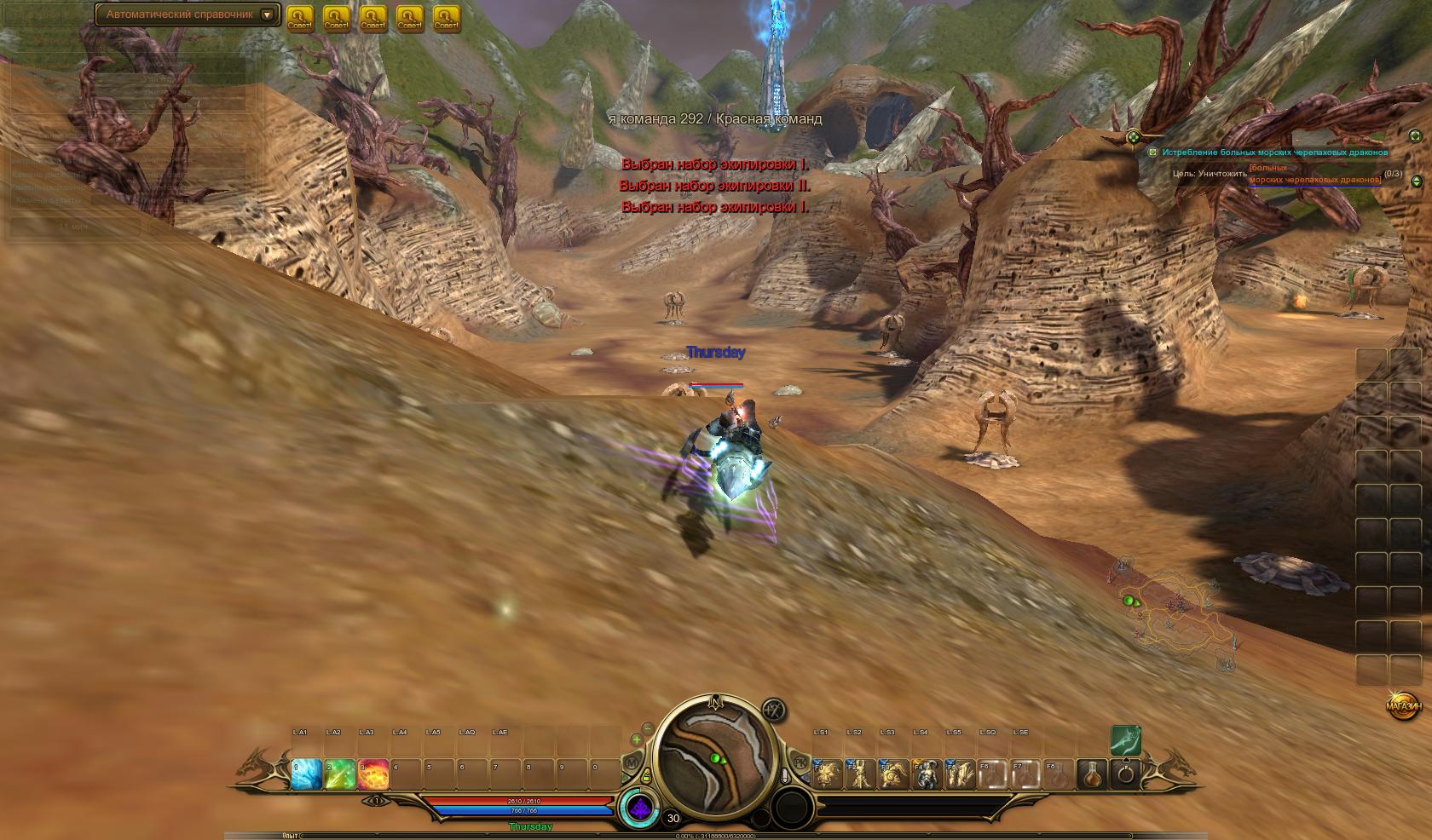Zoom in the minimap with the plus button
The height and width of the screenshot is (840, 1432).
[636, 739]
